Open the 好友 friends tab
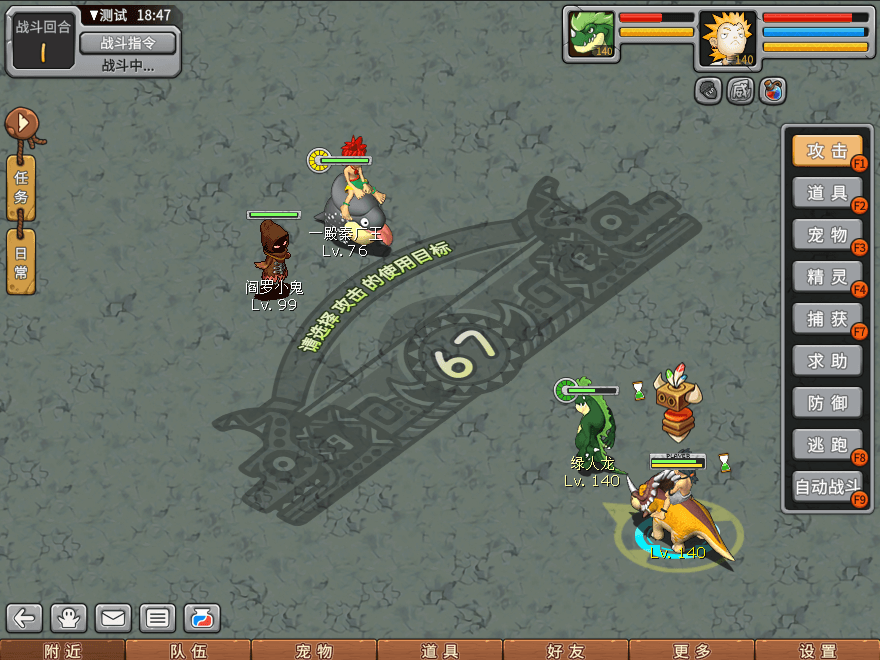 [x=565, y=651]
